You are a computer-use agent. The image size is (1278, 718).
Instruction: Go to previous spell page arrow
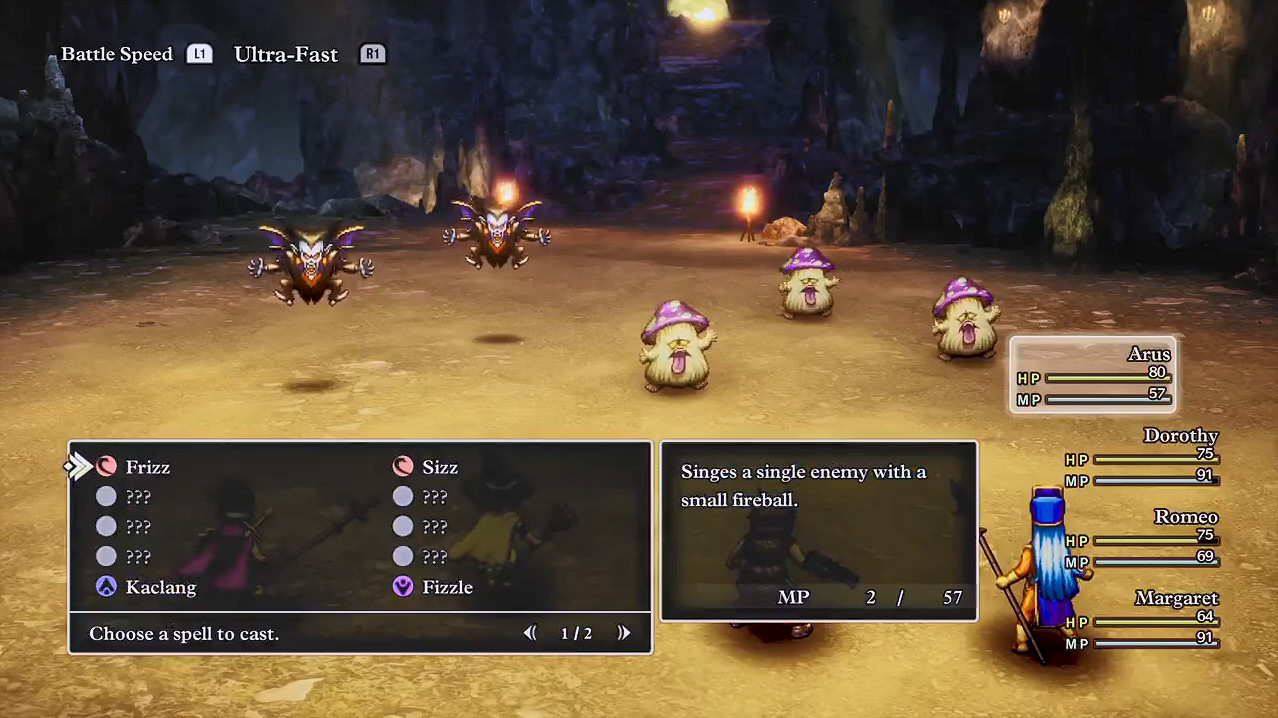(x=530, y=633)
